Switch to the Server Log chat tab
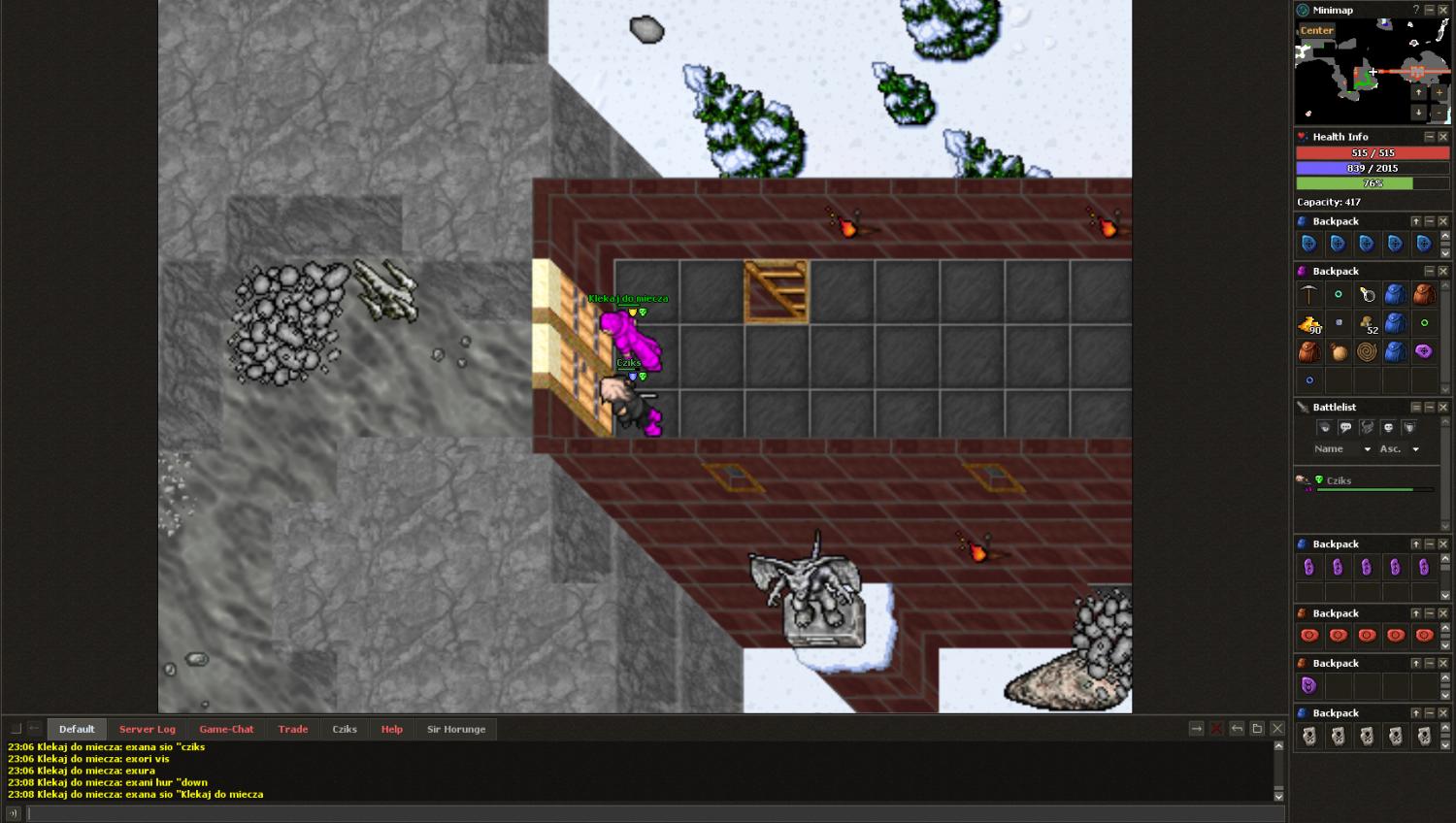1456x823 pixels. (x=148, y=729)
